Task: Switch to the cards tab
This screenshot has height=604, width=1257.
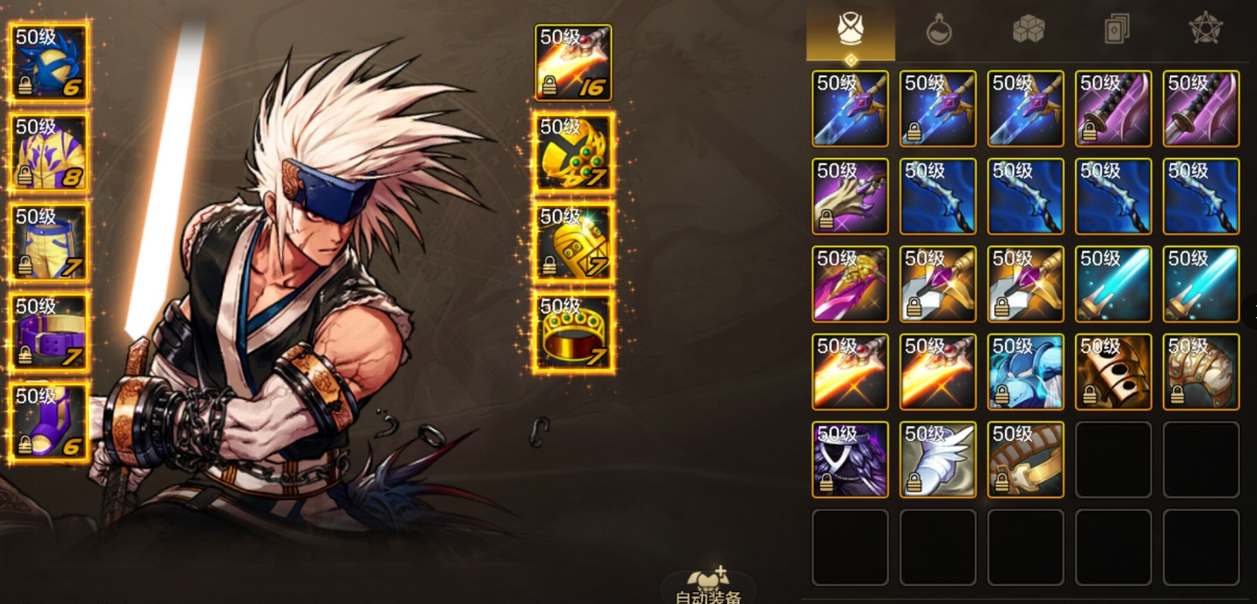Action: pyautogui.click(x=1117, y=30)
